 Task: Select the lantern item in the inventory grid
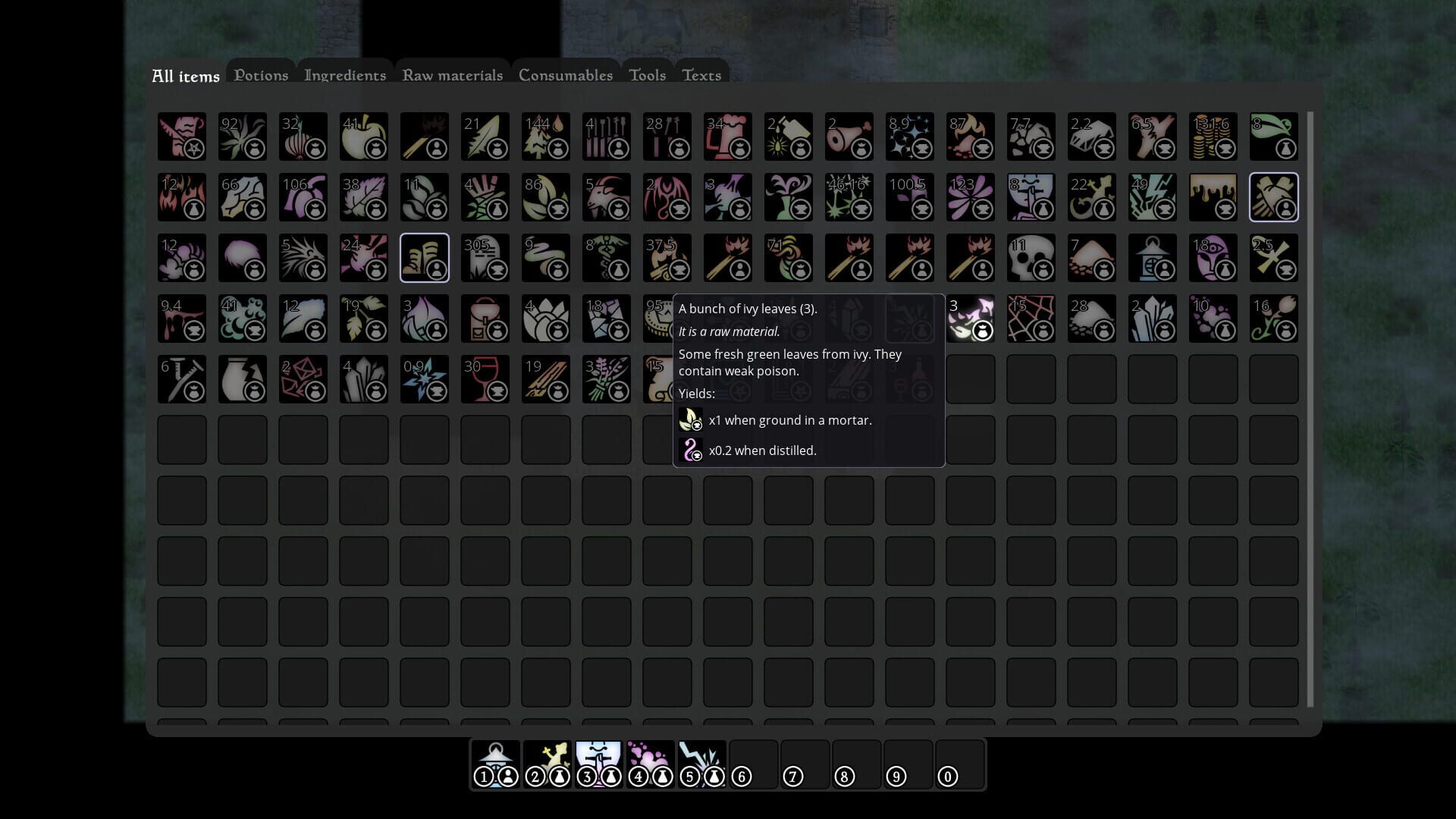(x=1153, y=258)
